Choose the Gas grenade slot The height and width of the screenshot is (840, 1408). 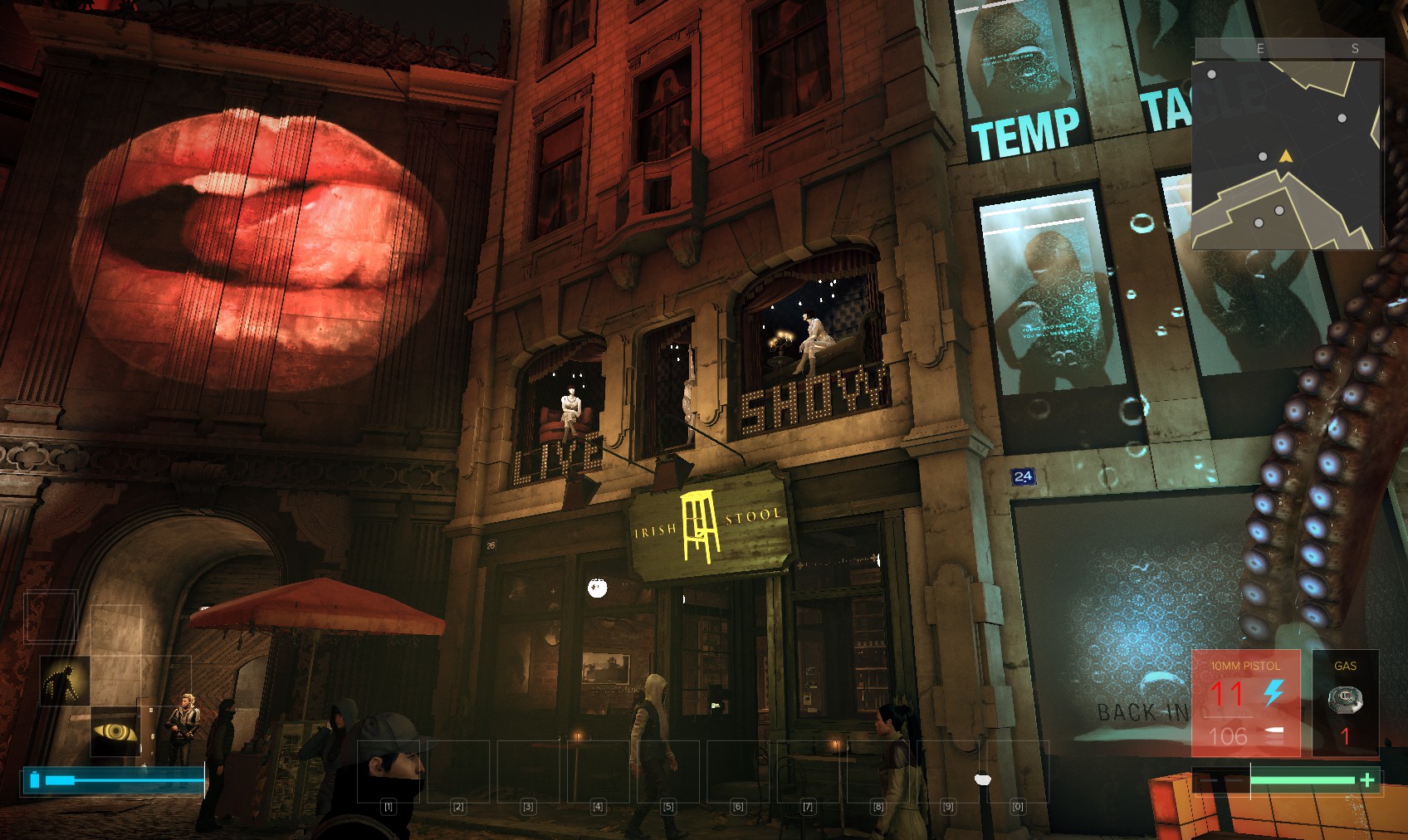[1345, 702]
